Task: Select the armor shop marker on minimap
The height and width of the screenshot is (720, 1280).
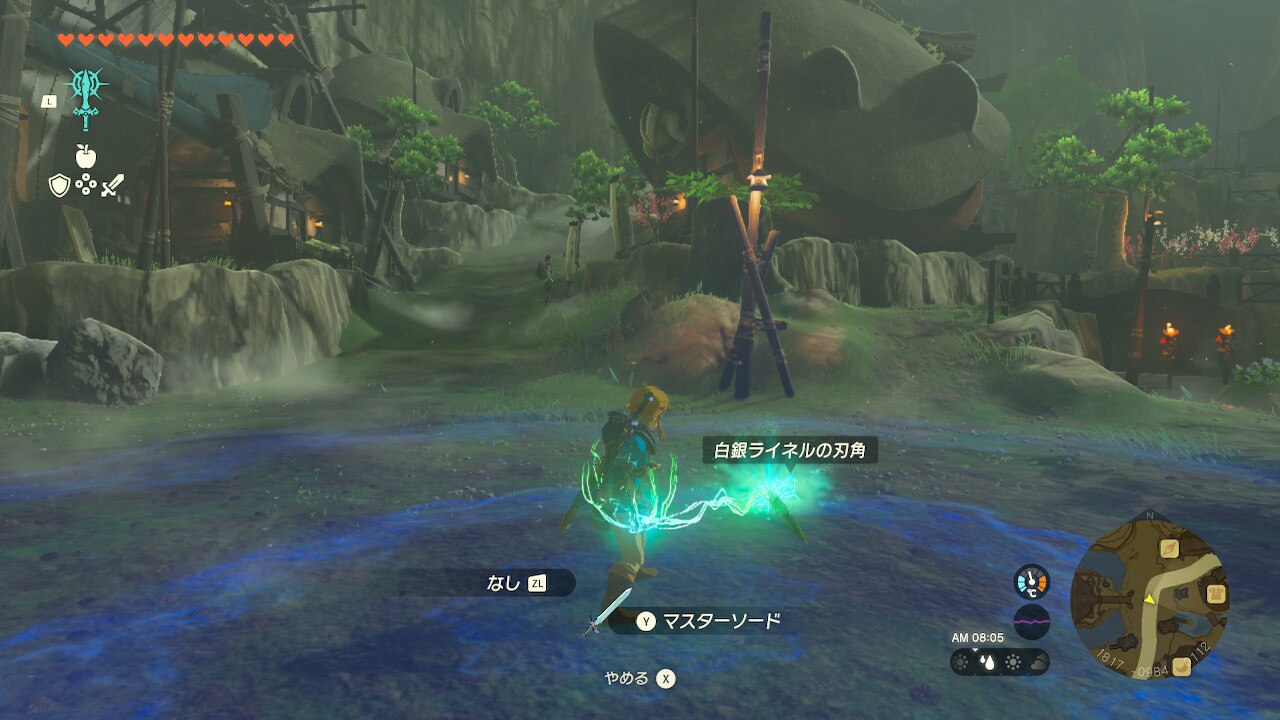Action: (1216, 594)
